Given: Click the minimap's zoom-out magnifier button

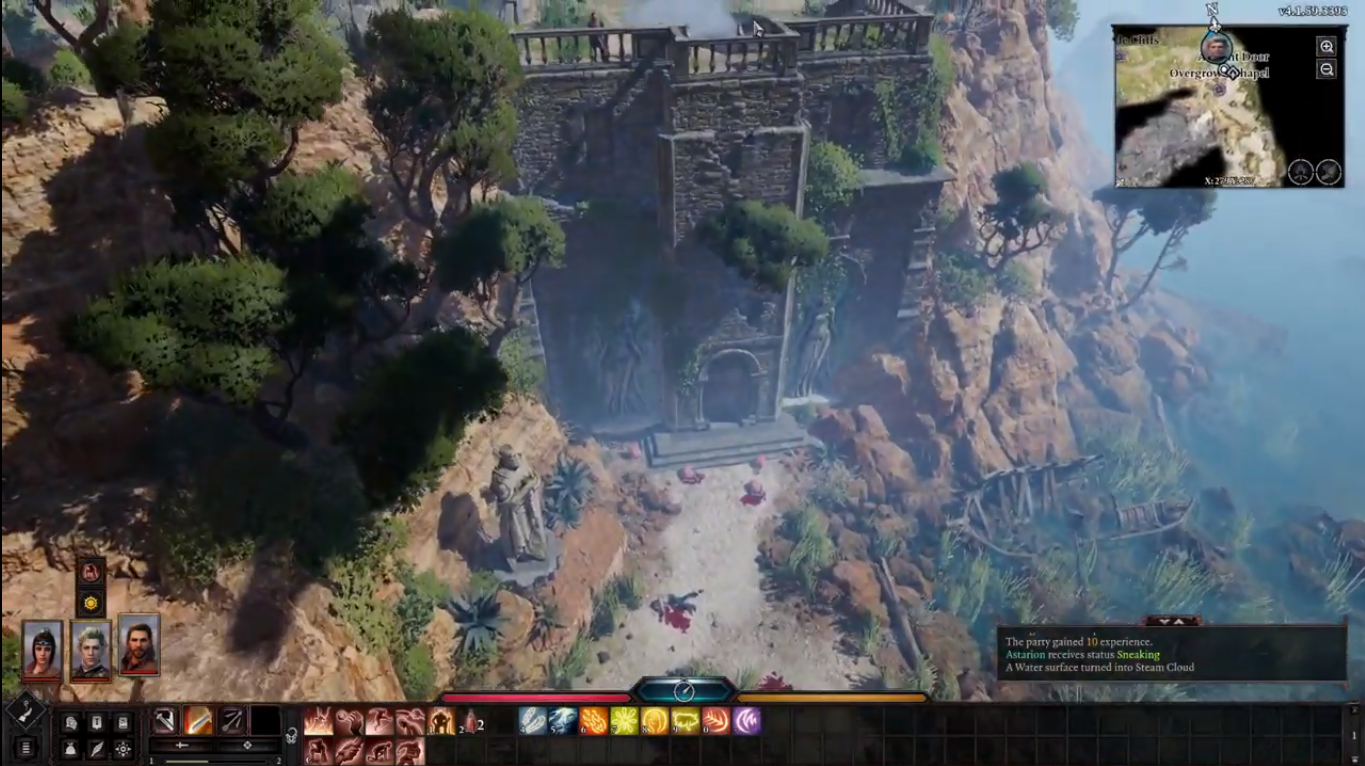Looking at the screenshot, I should [1326, 70].
